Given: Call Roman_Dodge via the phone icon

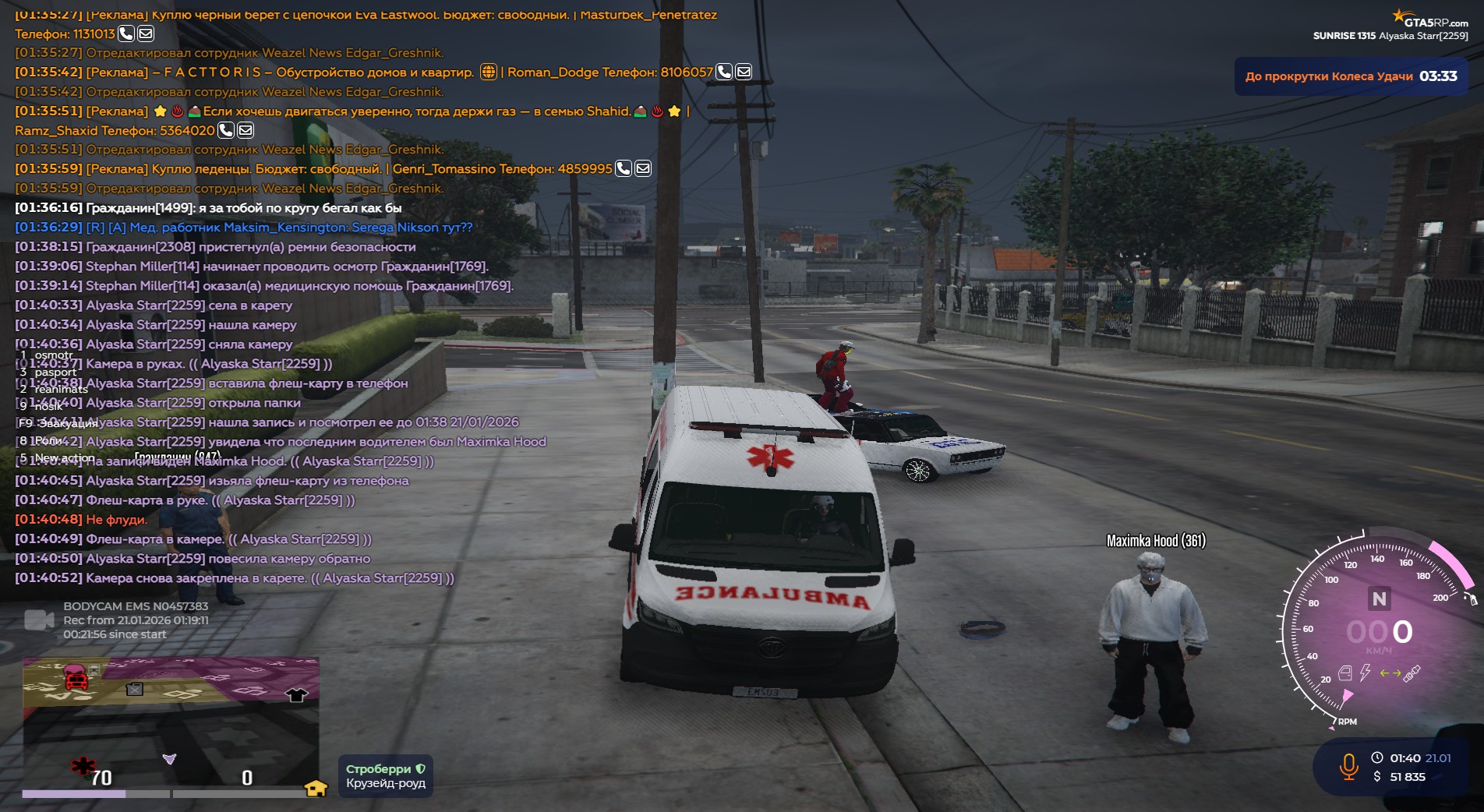Looking at the screenshot, I should tap(724, 72).
